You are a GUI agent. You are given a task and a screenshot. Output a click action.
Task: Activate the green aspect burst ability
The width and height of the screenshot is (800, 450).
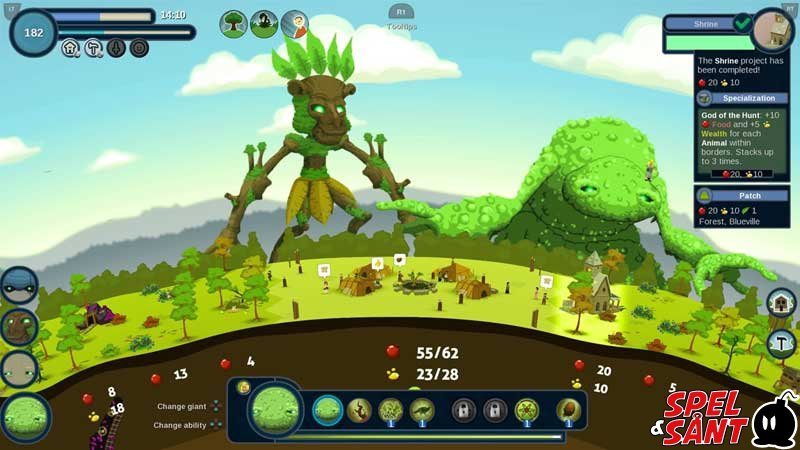tap(526, 409)
